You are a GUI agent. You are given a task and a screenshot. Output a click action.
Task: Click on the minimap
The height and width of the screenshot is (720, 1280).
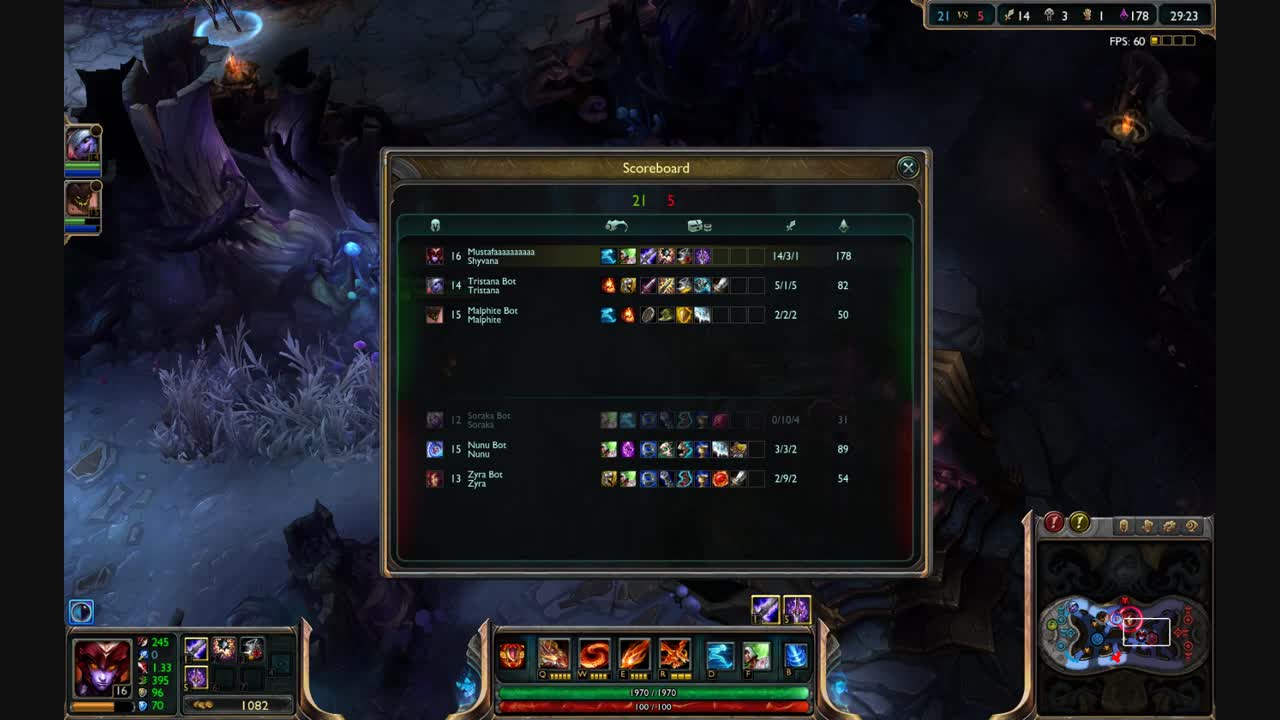(1124, 632)
